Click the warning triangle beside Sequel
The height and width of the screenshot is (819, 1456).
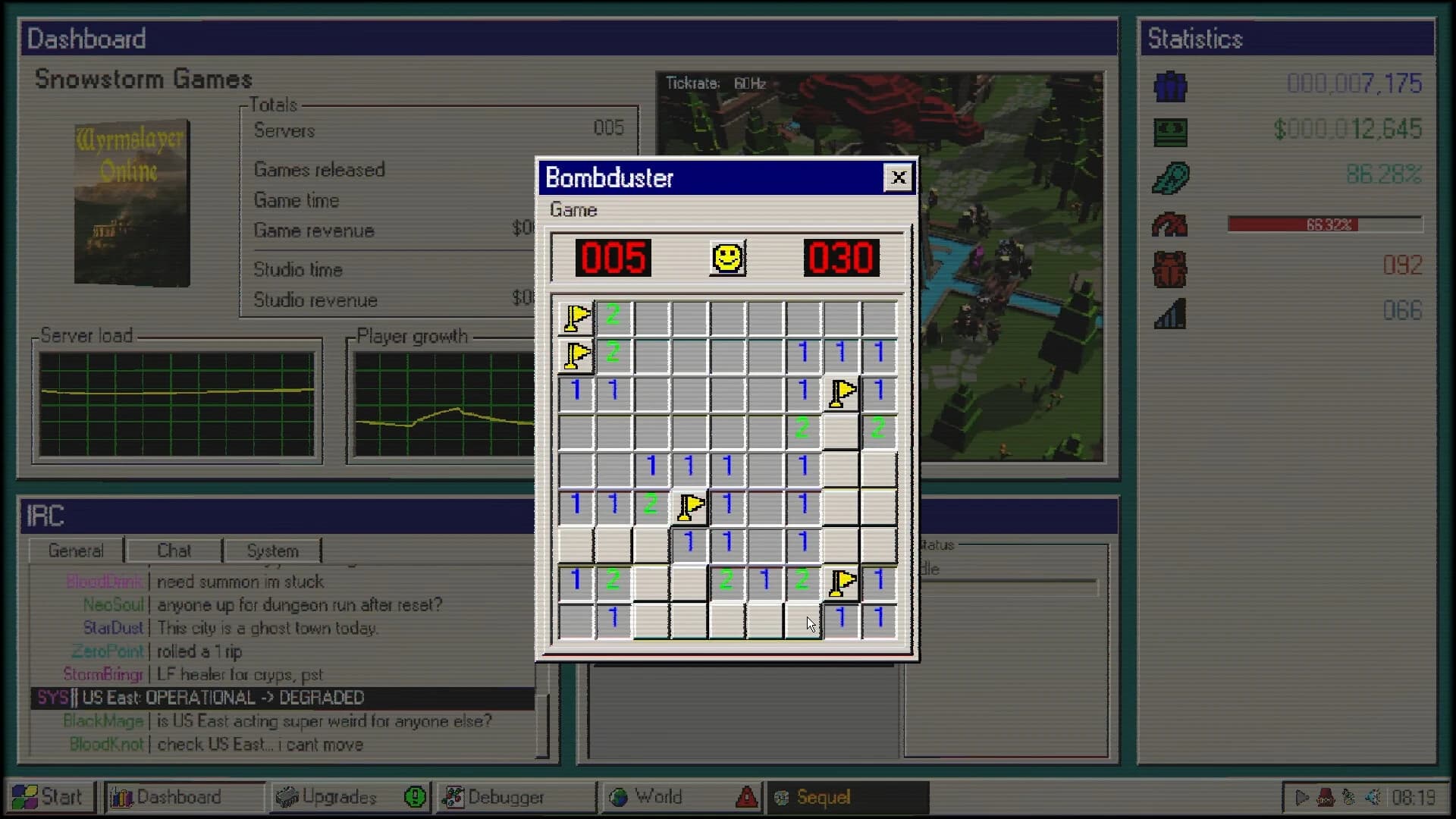coord(746,797)
